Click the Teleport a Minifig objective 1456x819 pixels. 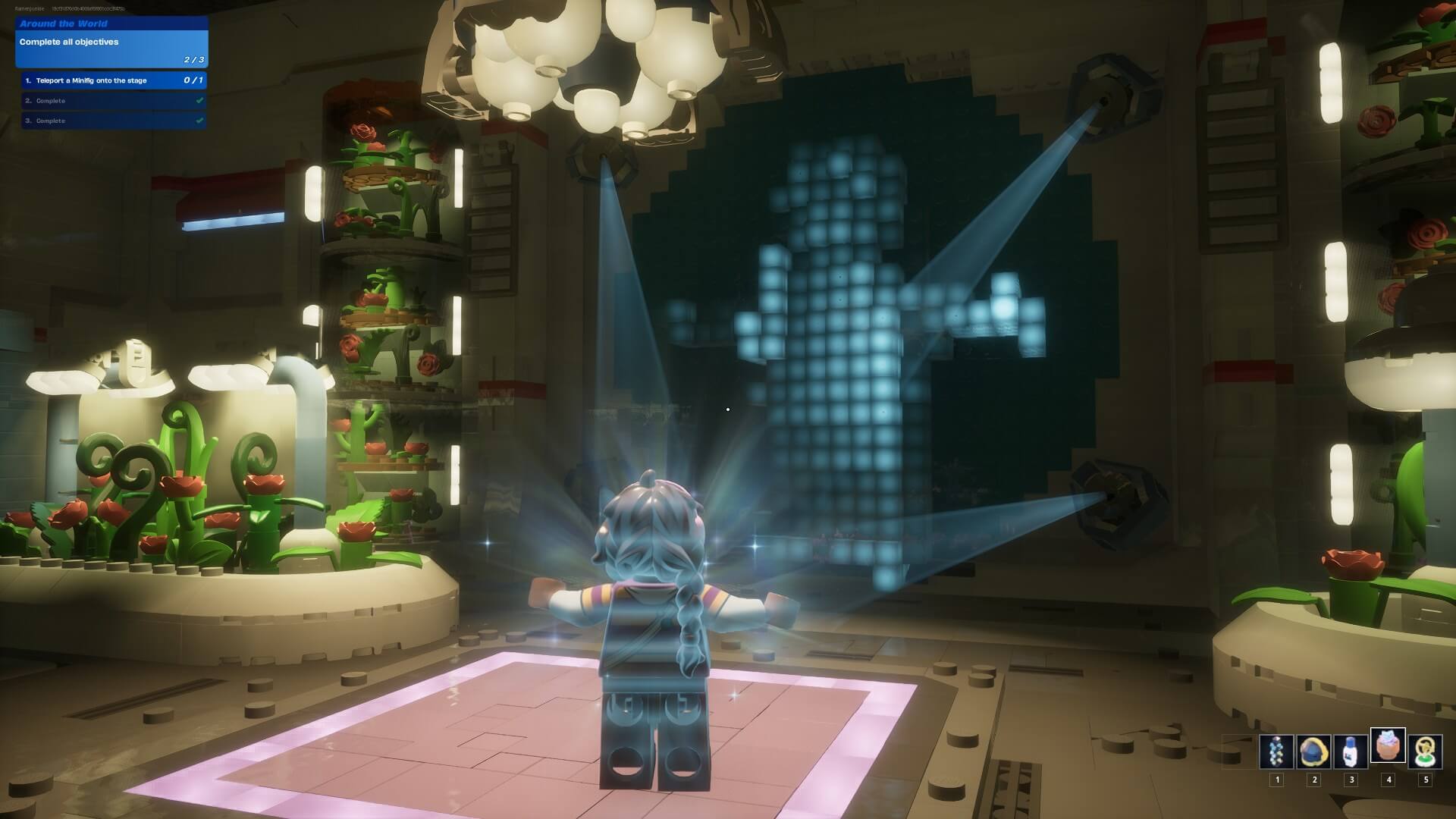(112, 80)
